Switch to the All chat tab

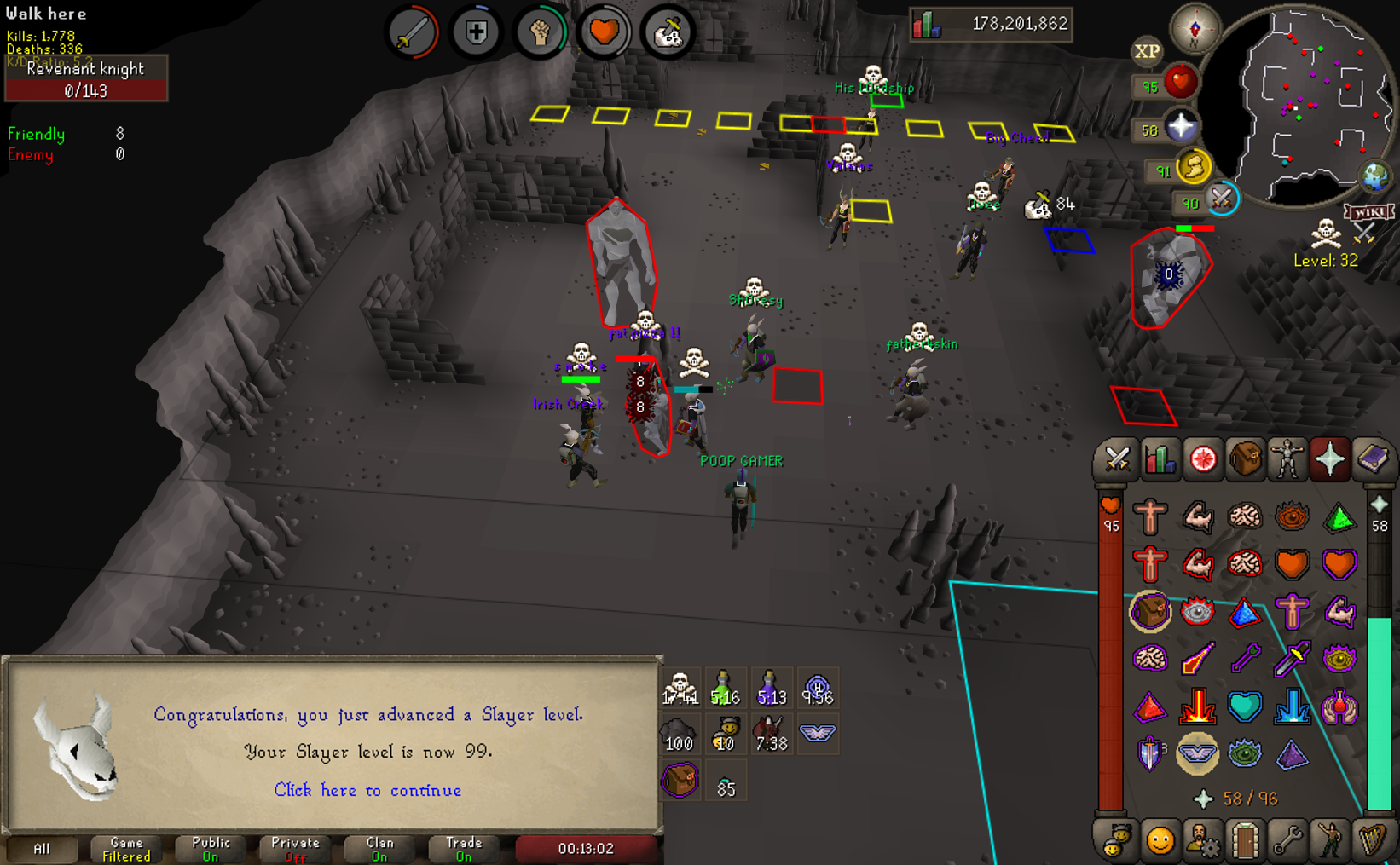coord(41,849)
